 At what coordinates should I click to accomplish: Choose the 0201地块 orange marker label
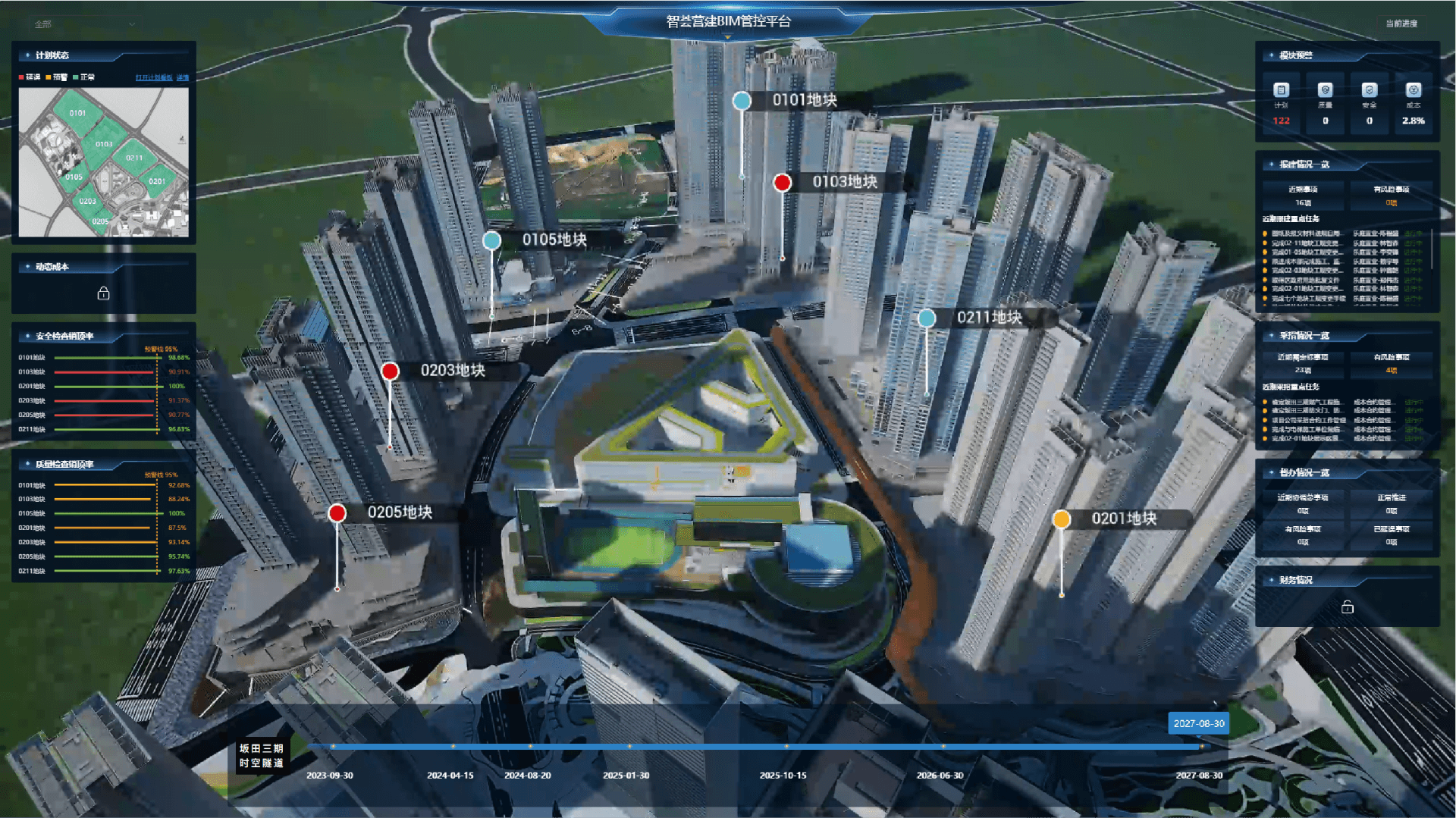[x=1123, y=519]
